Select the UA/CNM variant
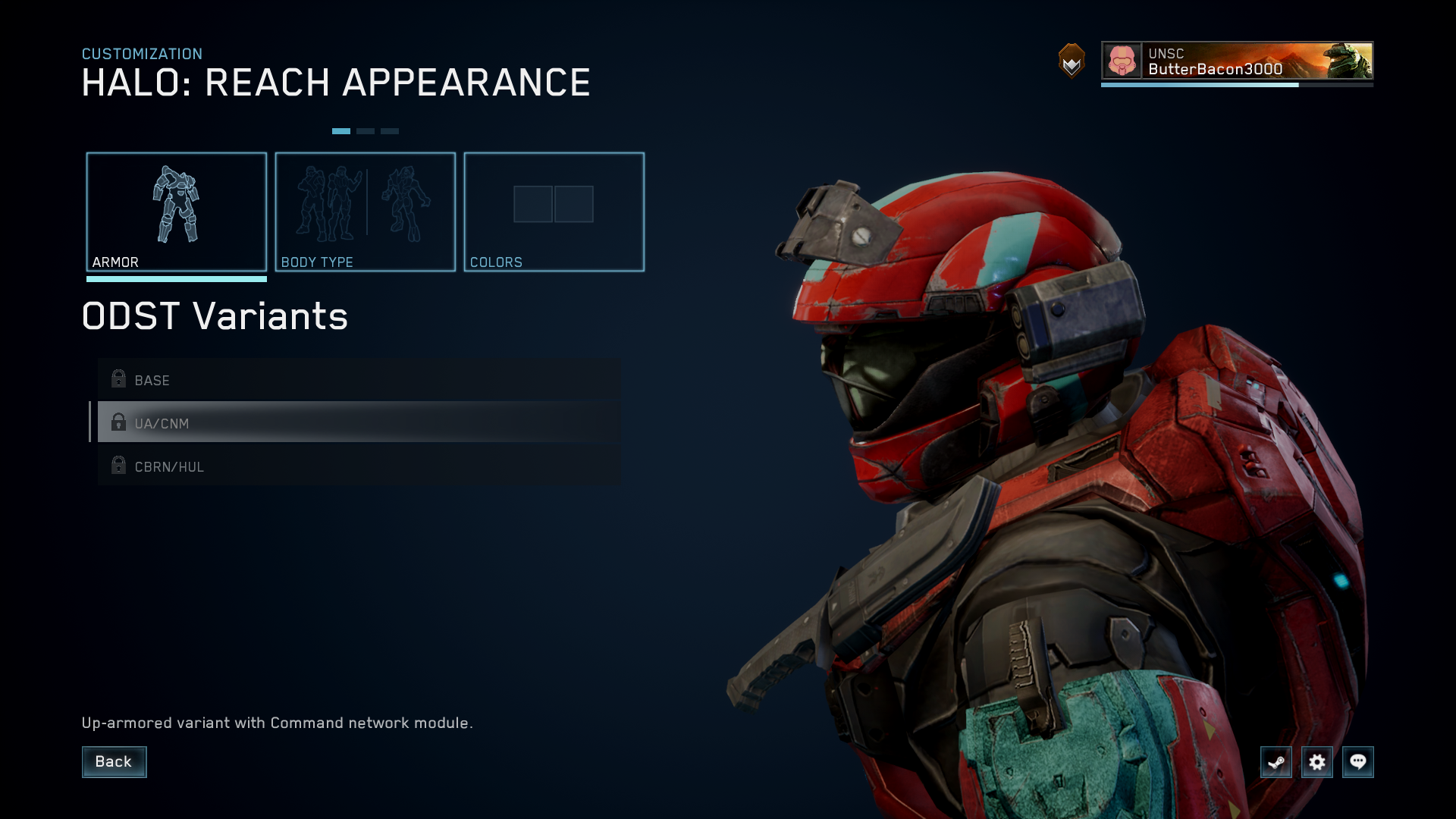The width and height of the screenshot is (1456, 819). (303, 423)
